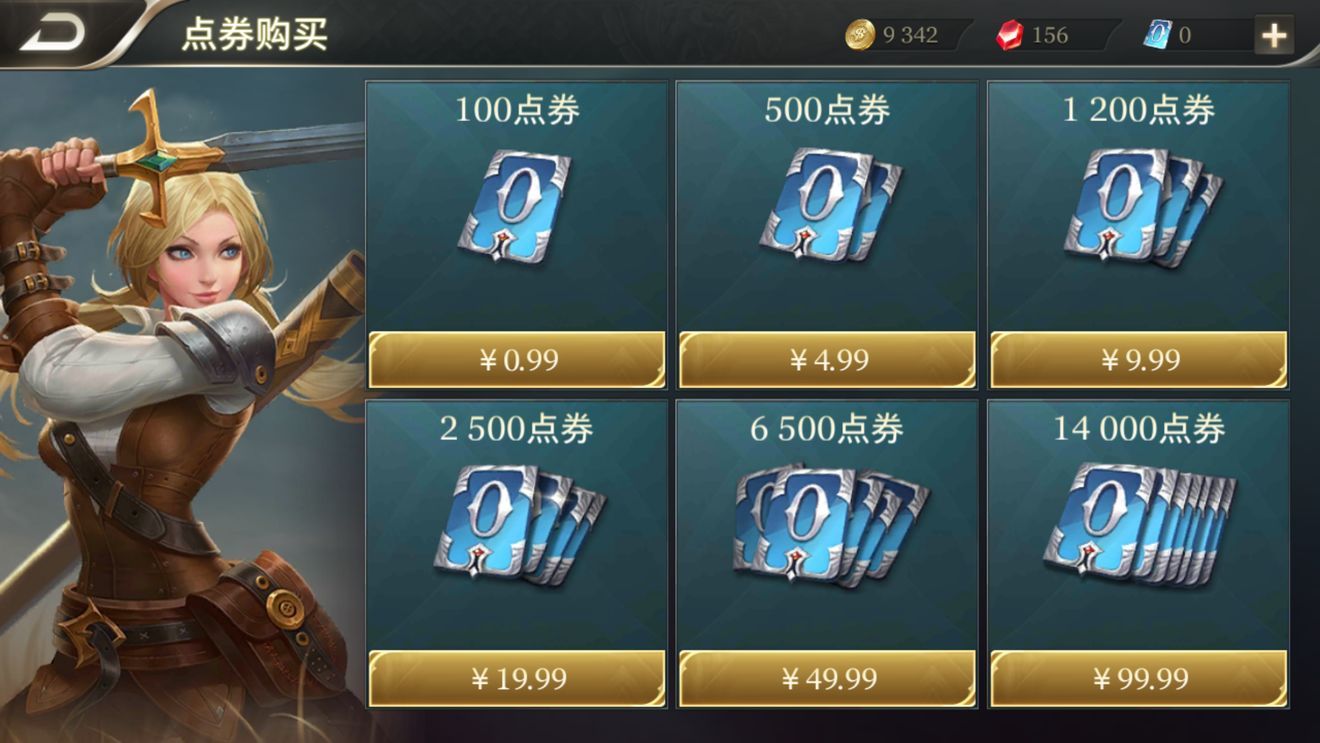
Task: Buy 6 500点券 for ¥49.99
Action: 826,678
